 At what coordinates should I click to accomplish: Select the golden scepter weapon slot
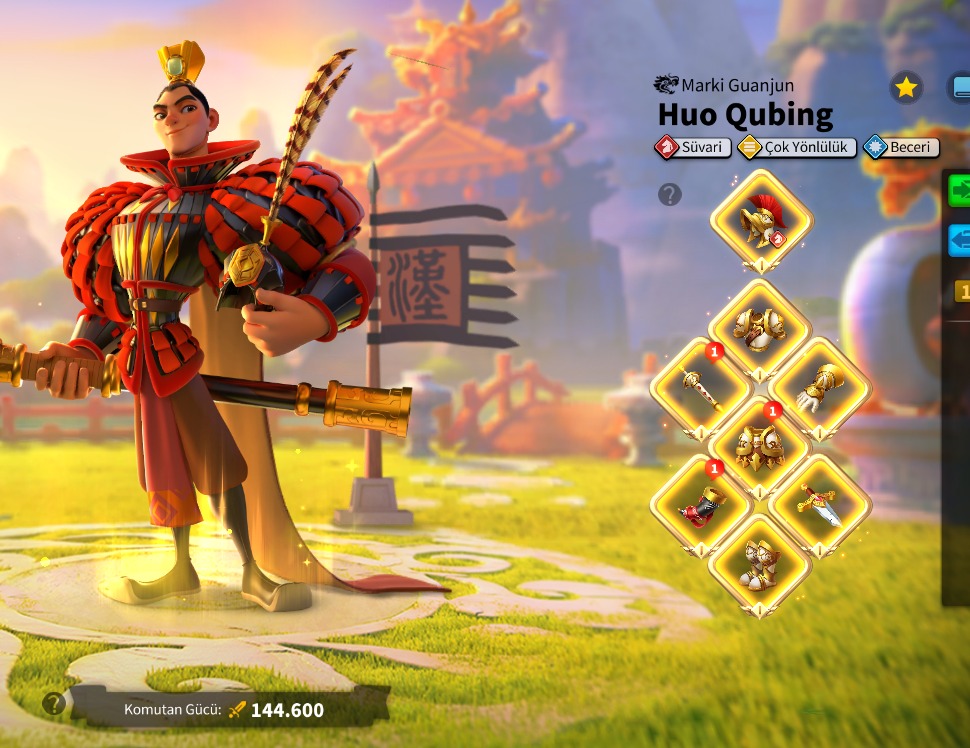[x=700, y=387]
